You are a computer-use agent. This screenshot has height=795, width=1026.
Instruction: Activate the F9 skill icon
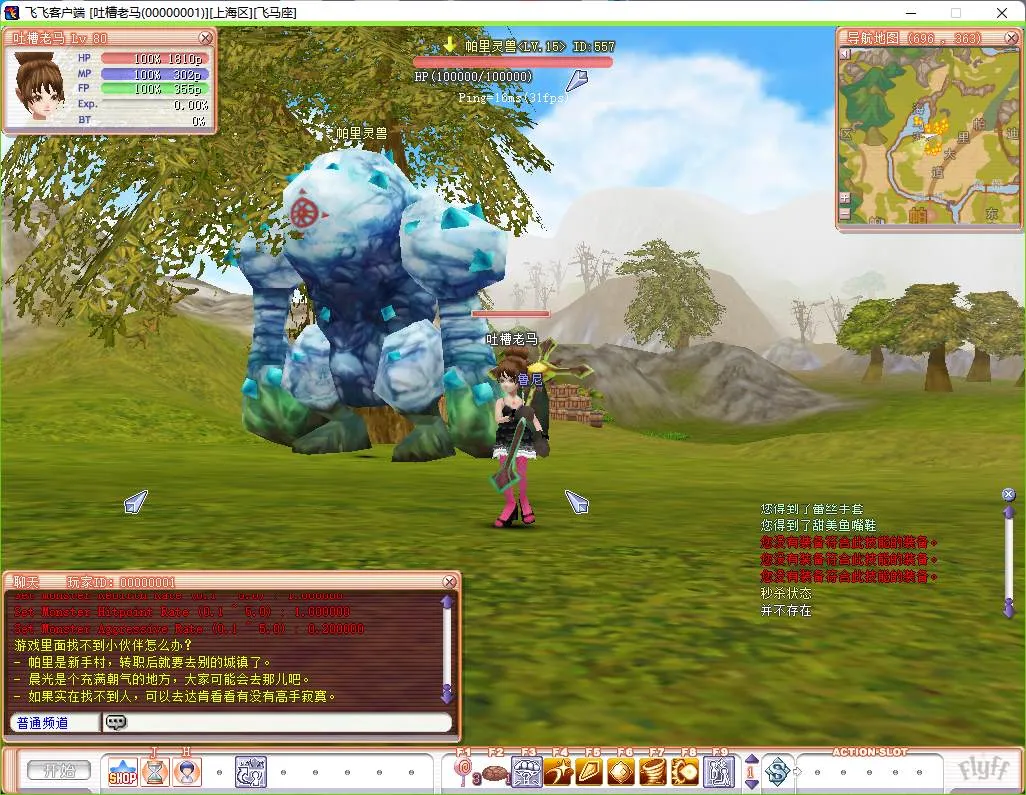pyautogui.click(x=719, y=772)
